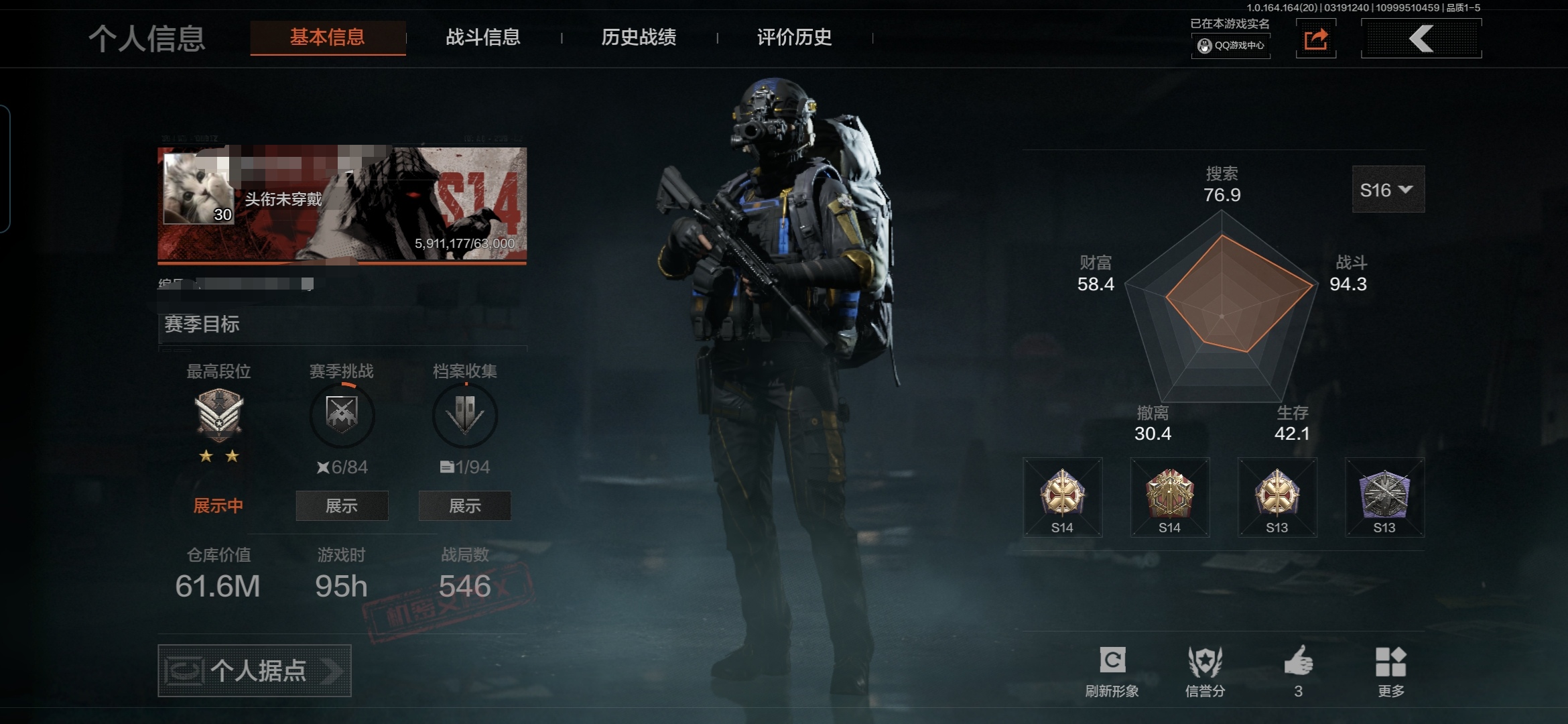The width and height of the screenshot is (1568, 724).
Task: Open the 更多 options menu
Action: [x=1390, y=670]
